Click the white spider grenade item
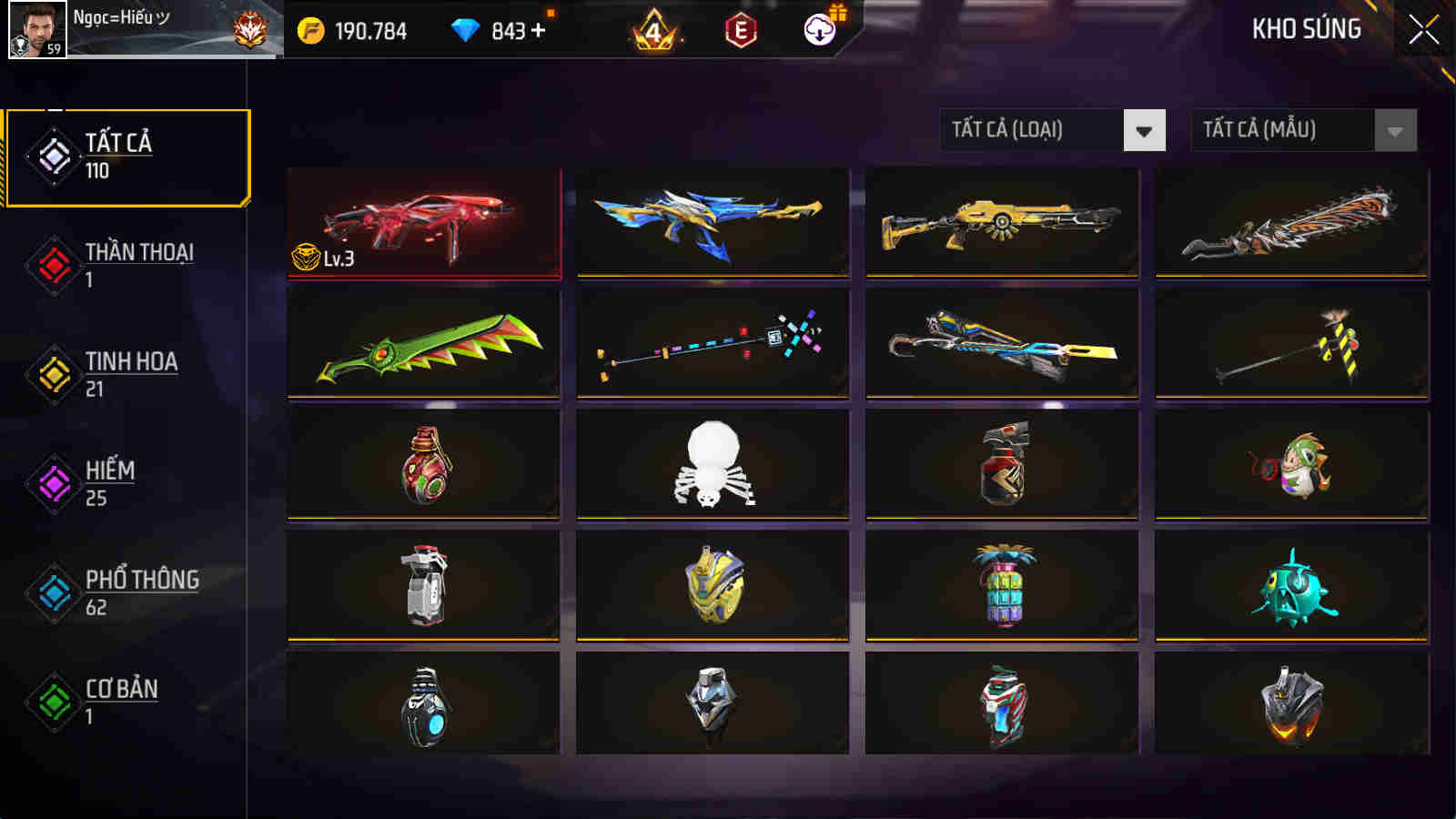1456x819 pixels. pos(712,464)
